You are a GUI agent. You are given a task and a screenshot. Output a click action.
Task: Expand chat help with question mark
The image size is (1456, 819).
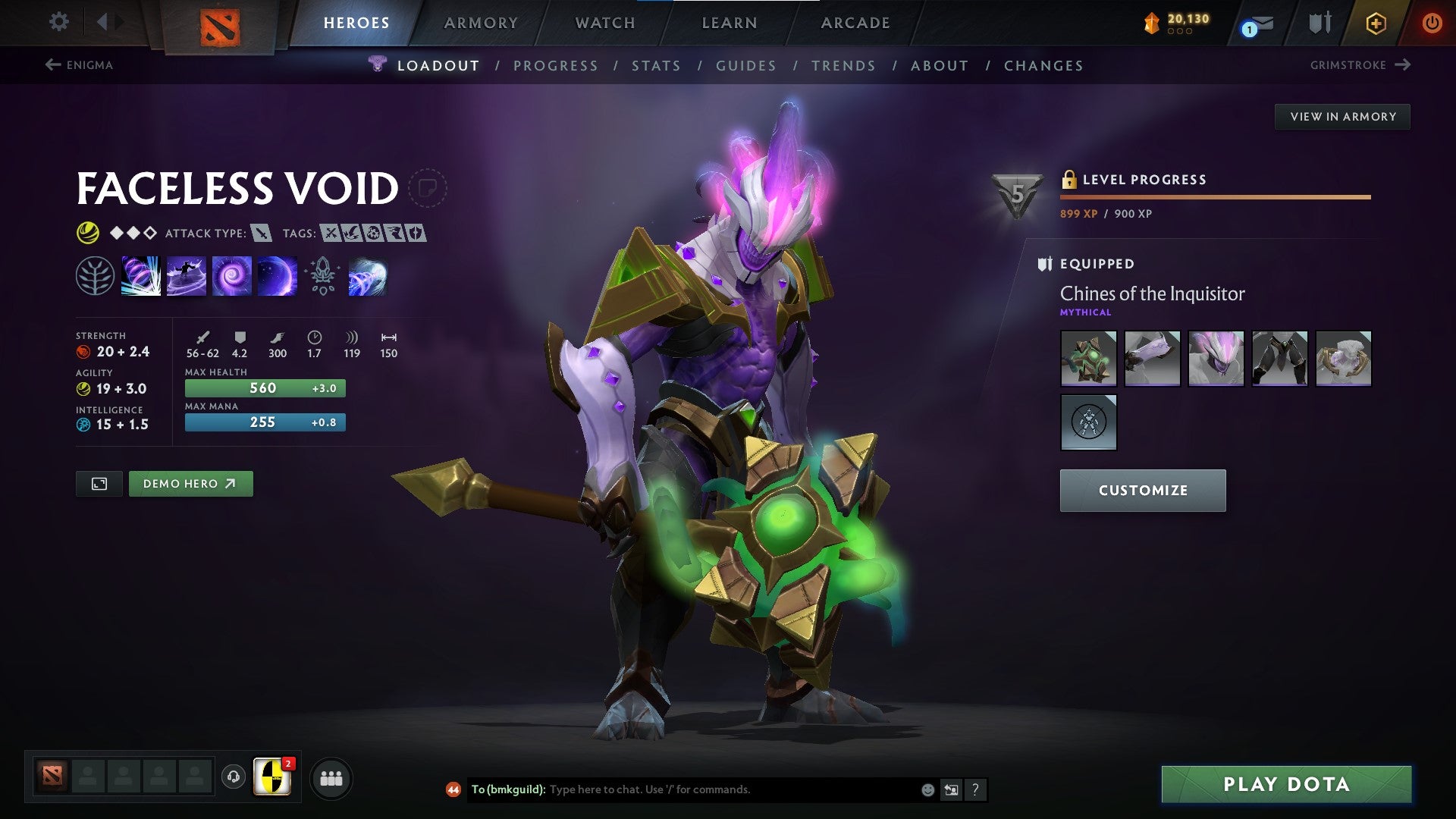click(x=975, y=789)
